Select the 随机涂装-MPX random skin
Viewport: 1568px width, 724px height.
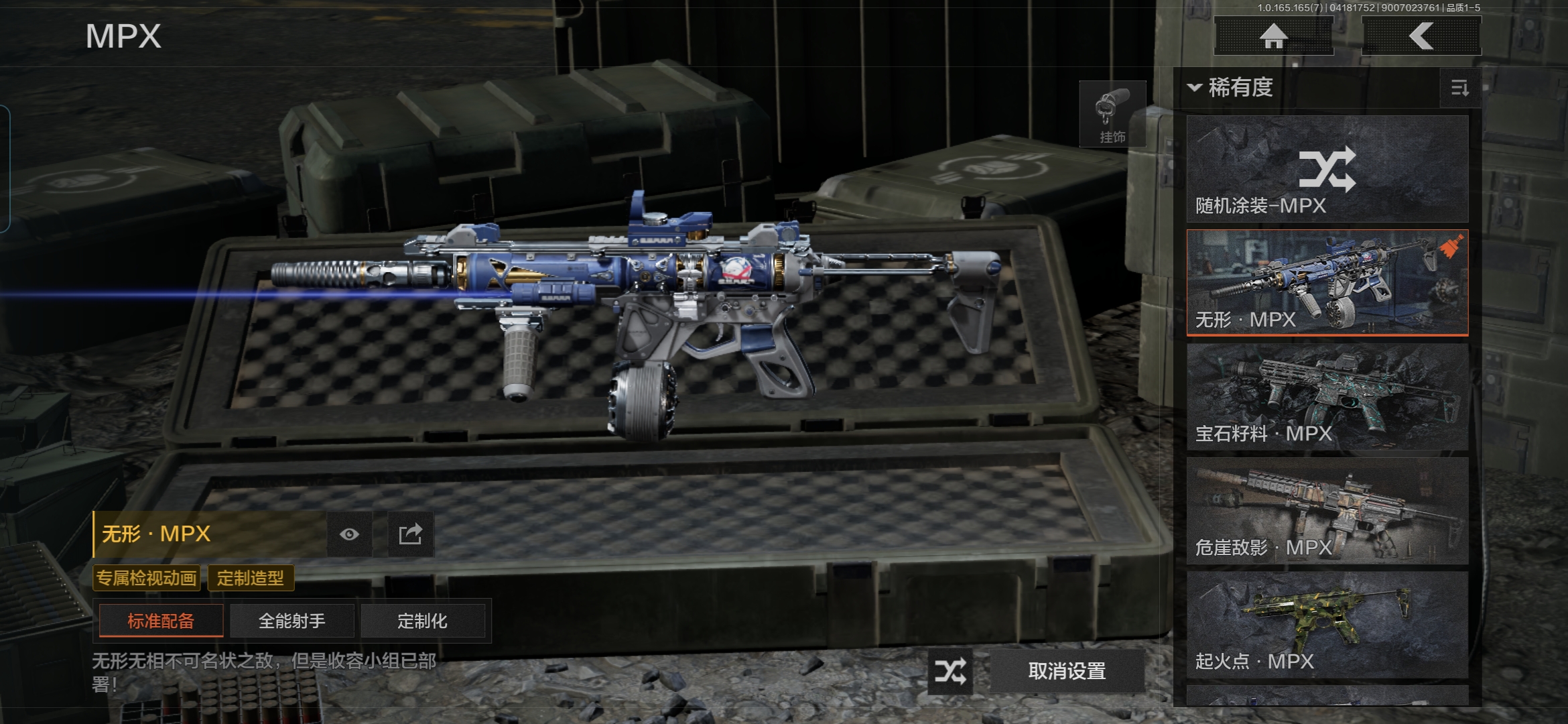(x=1327, y=169)
